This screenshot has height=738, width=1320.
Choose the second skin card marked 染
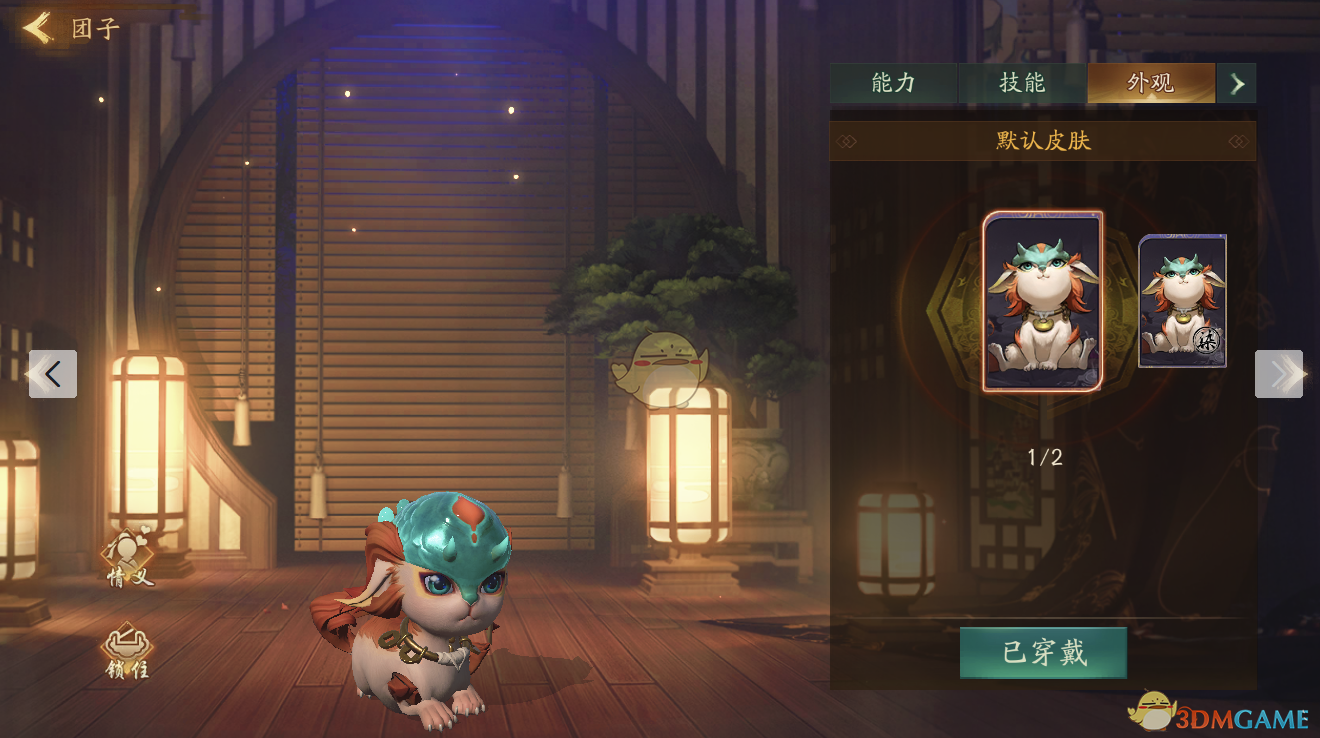(x=1182, y=301)
